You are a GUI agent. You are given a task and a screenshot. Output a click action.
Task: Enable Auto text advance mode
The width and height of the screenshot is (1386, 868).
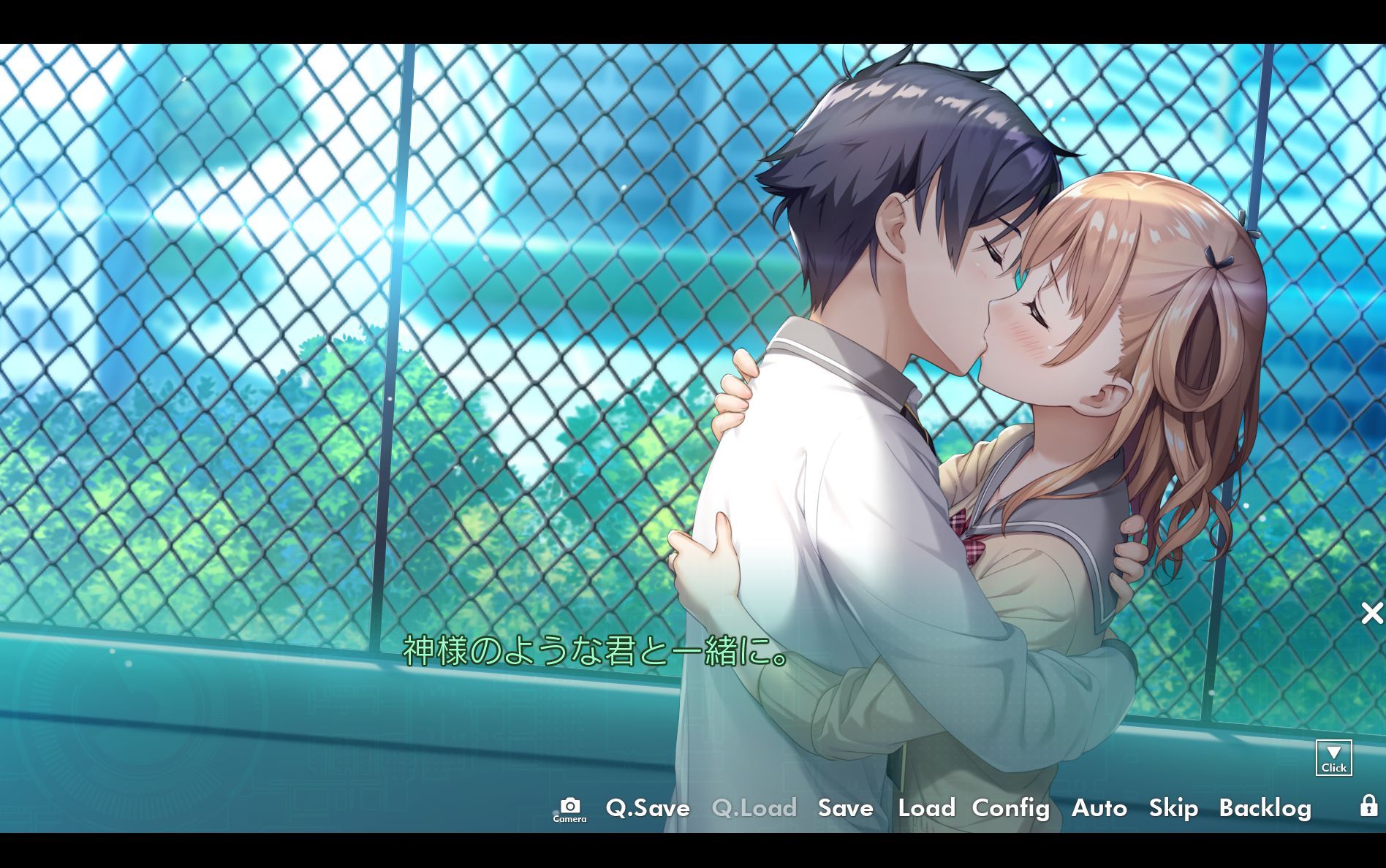point(1099,809)
